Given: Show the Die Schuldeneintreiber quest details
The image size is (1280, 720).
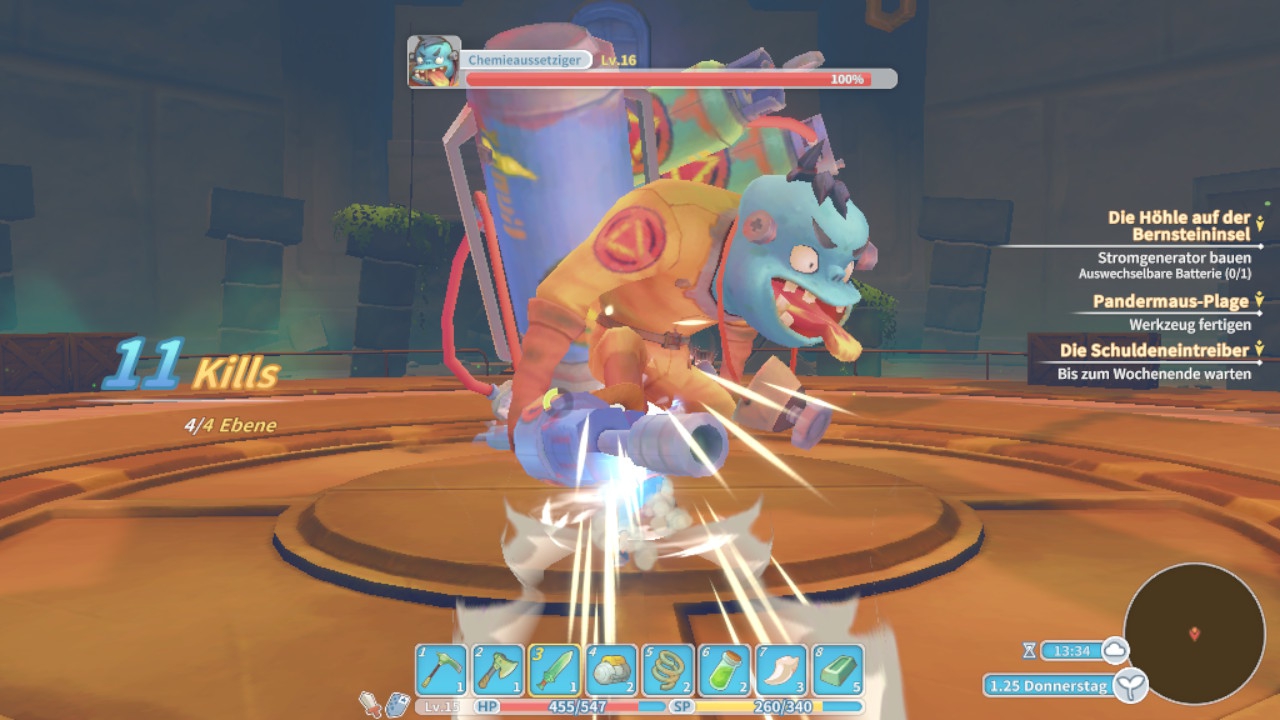Looking at the screenshot, I should tap(1154, 351).
